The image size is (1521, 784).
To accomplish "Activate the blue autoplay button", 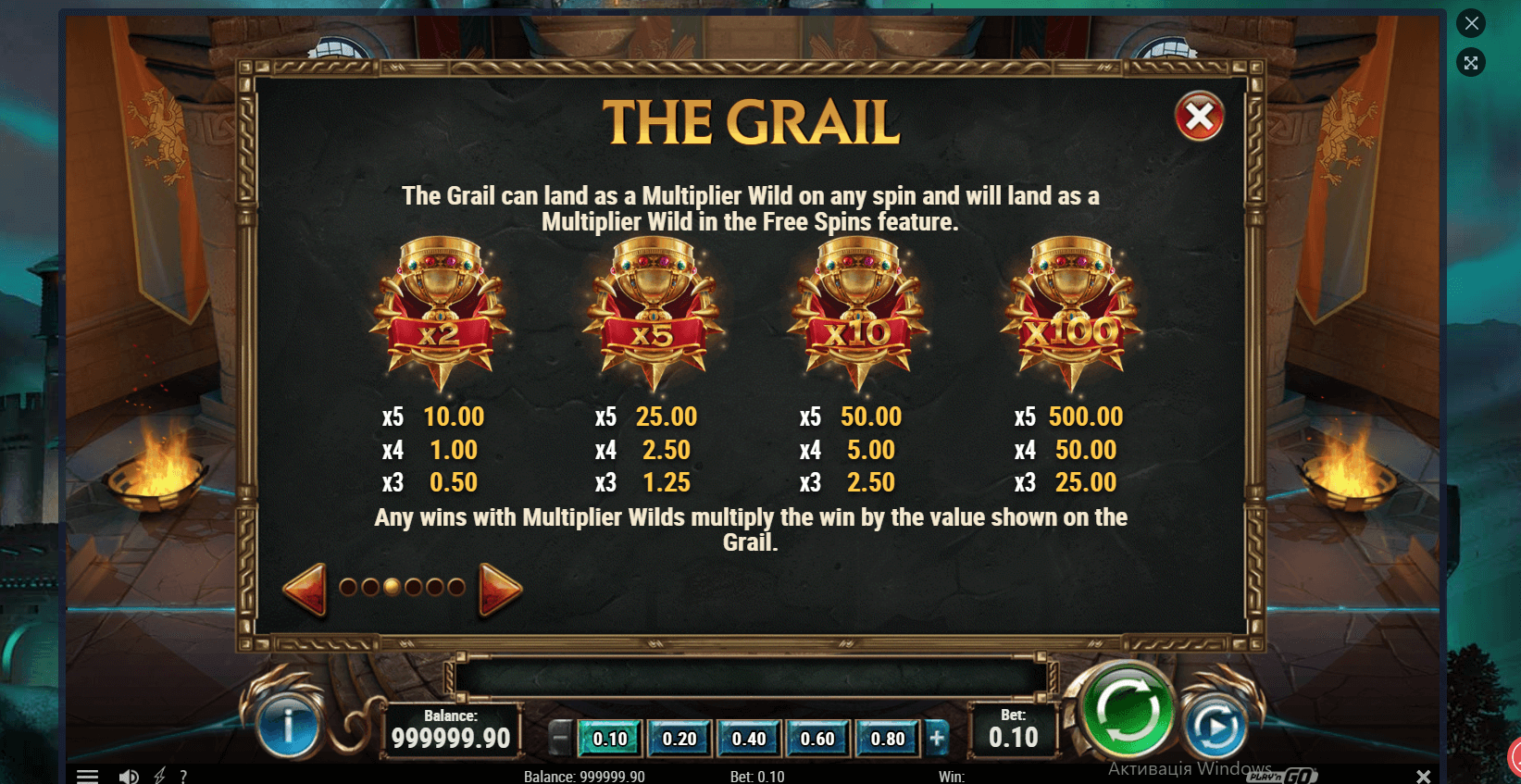I will pos(1215,728).
